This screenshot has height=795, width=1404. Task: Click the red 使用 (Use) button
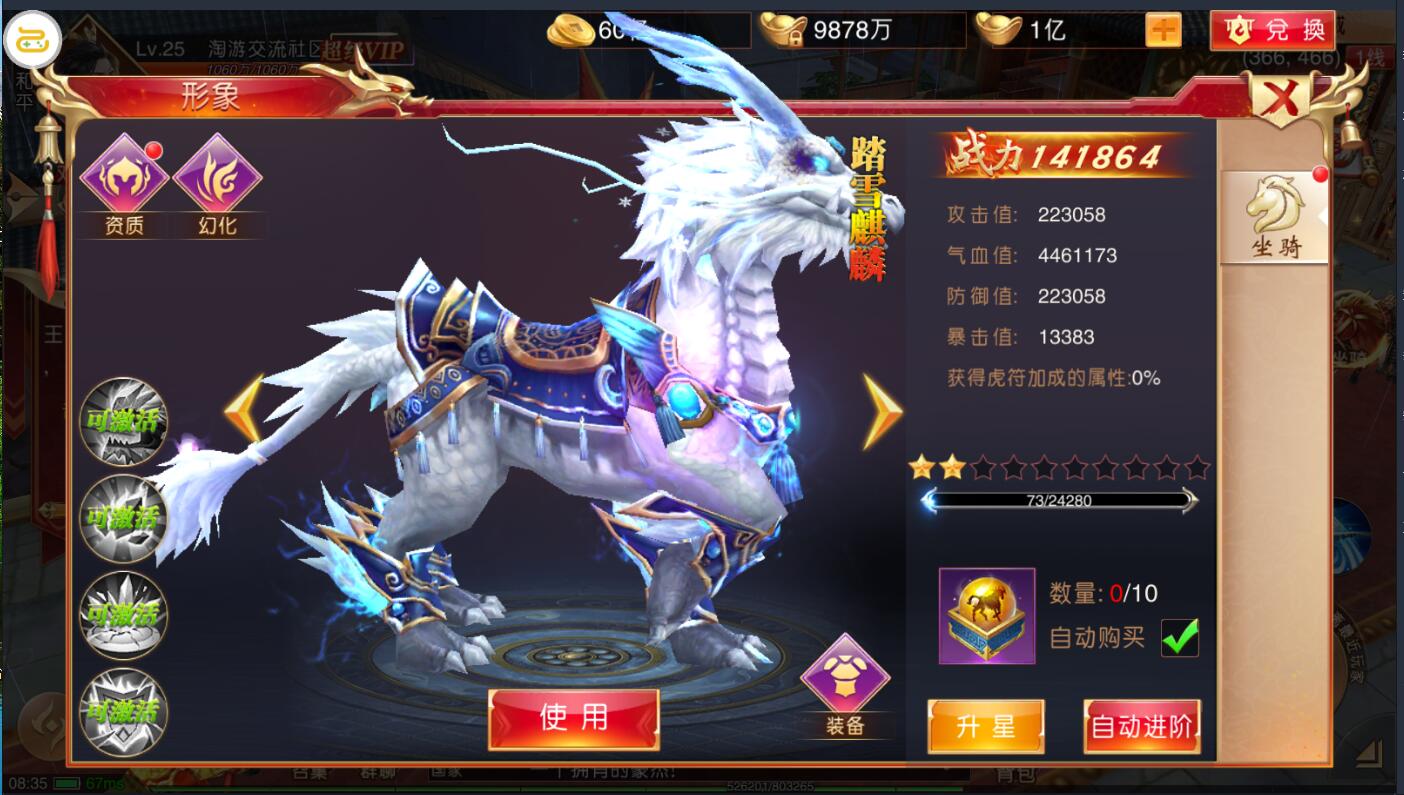[573, 718]
